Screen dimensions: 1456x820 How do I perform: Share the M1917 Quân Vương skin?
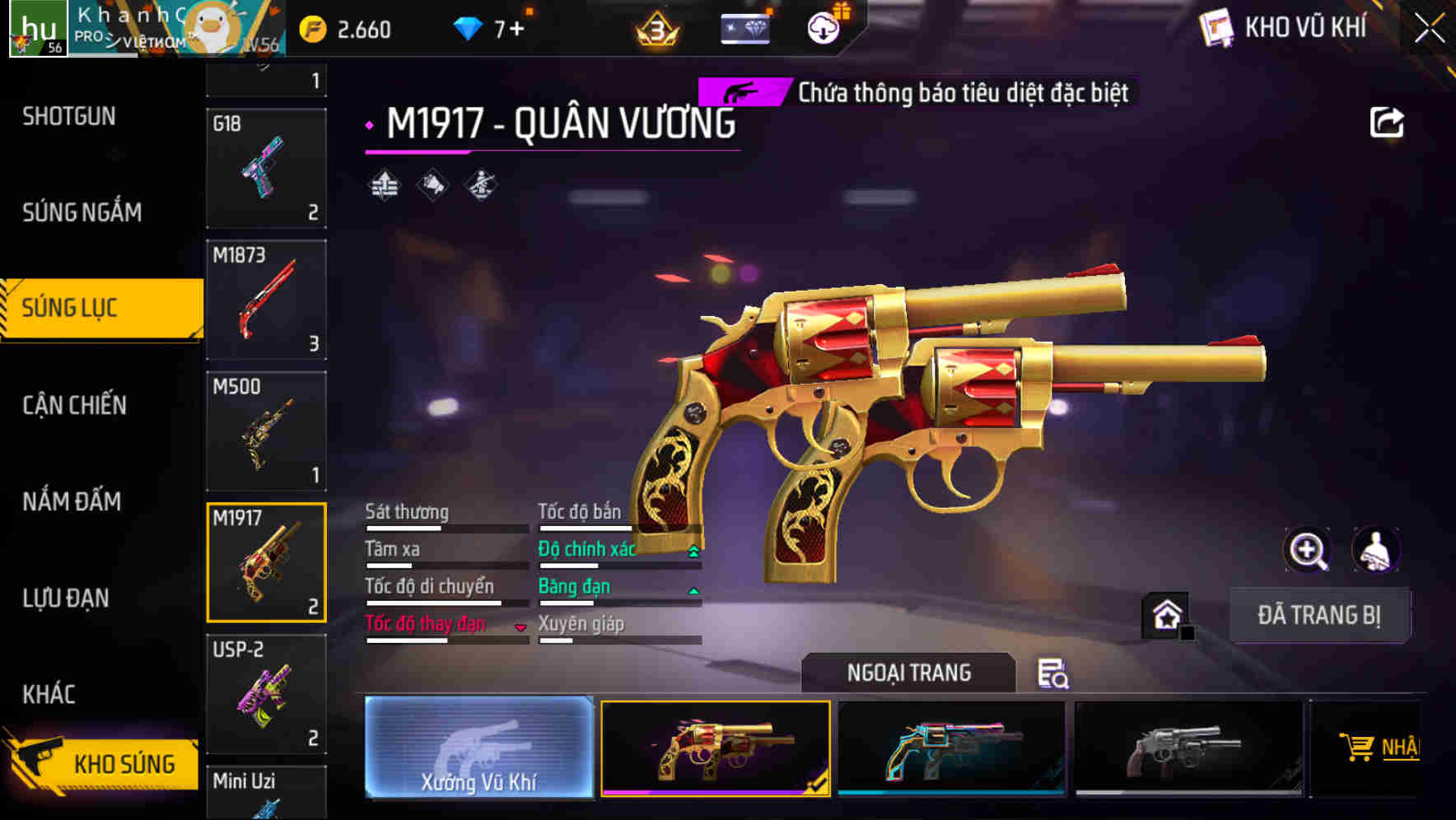[x=1388, y=122]
